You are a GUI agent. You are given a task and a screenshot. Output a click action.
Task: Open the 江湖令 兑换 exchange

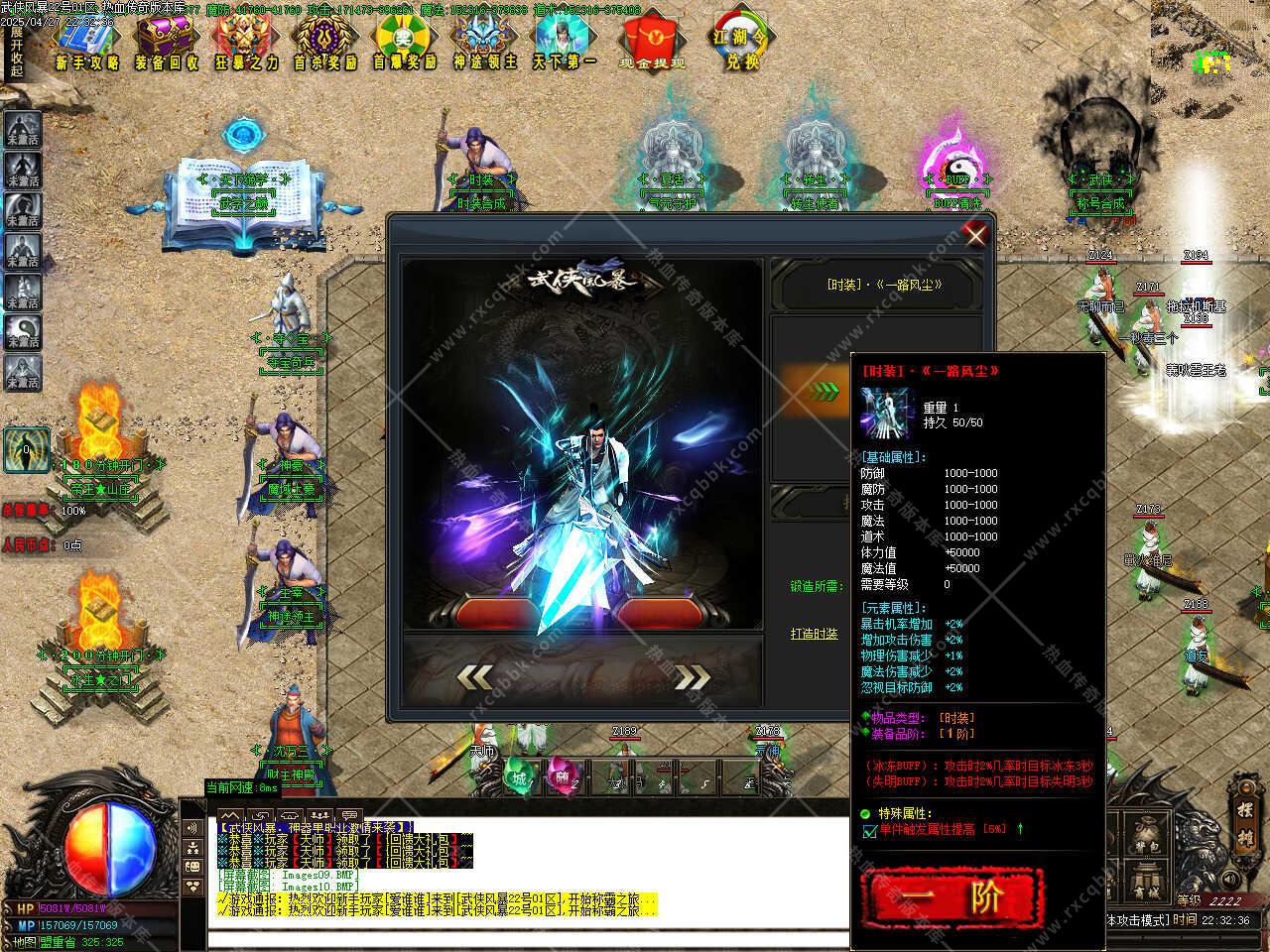click(x=742, y=45)
